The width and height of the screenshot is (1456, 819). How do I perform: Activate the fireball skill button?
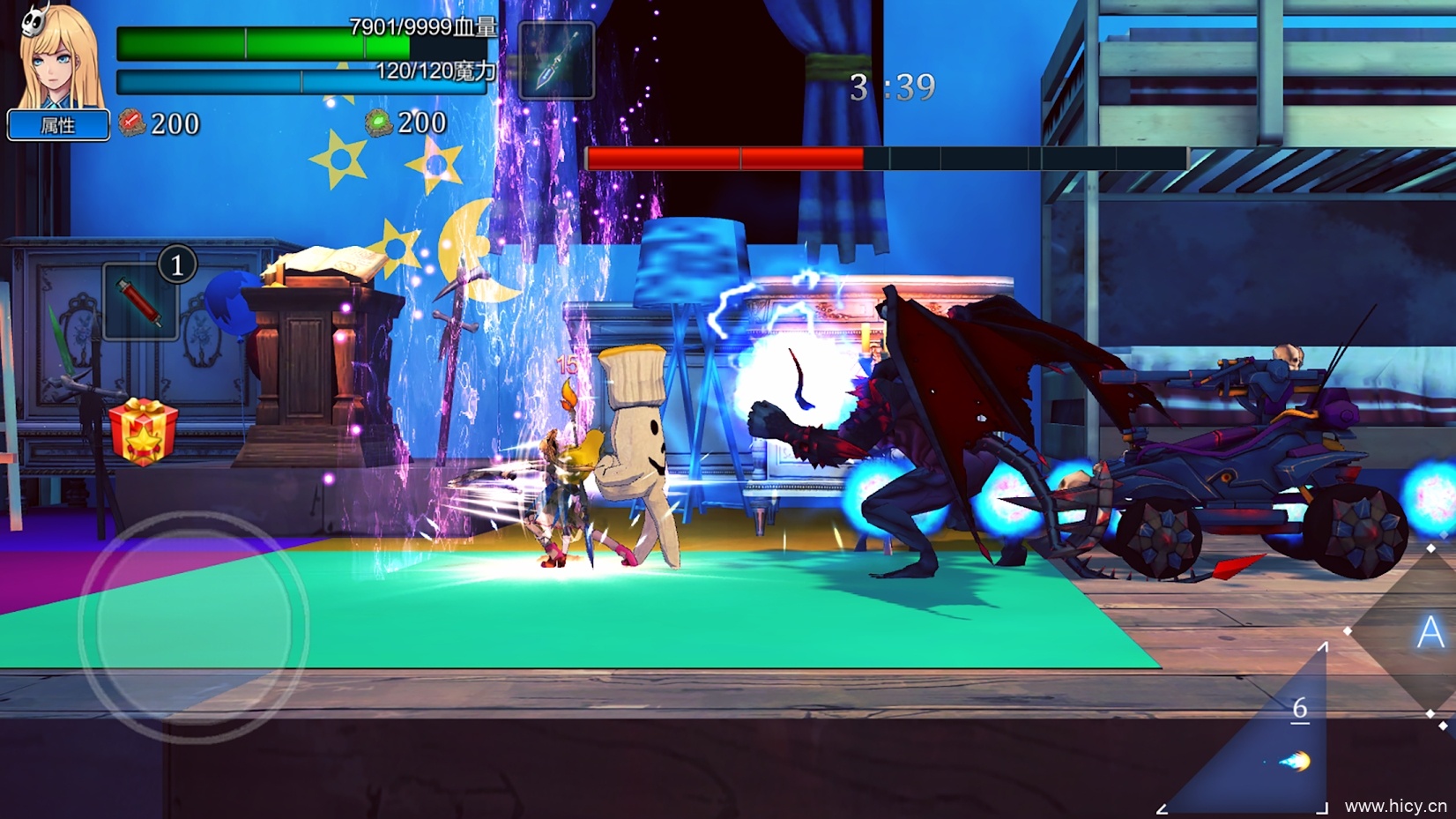(1290, 758)
